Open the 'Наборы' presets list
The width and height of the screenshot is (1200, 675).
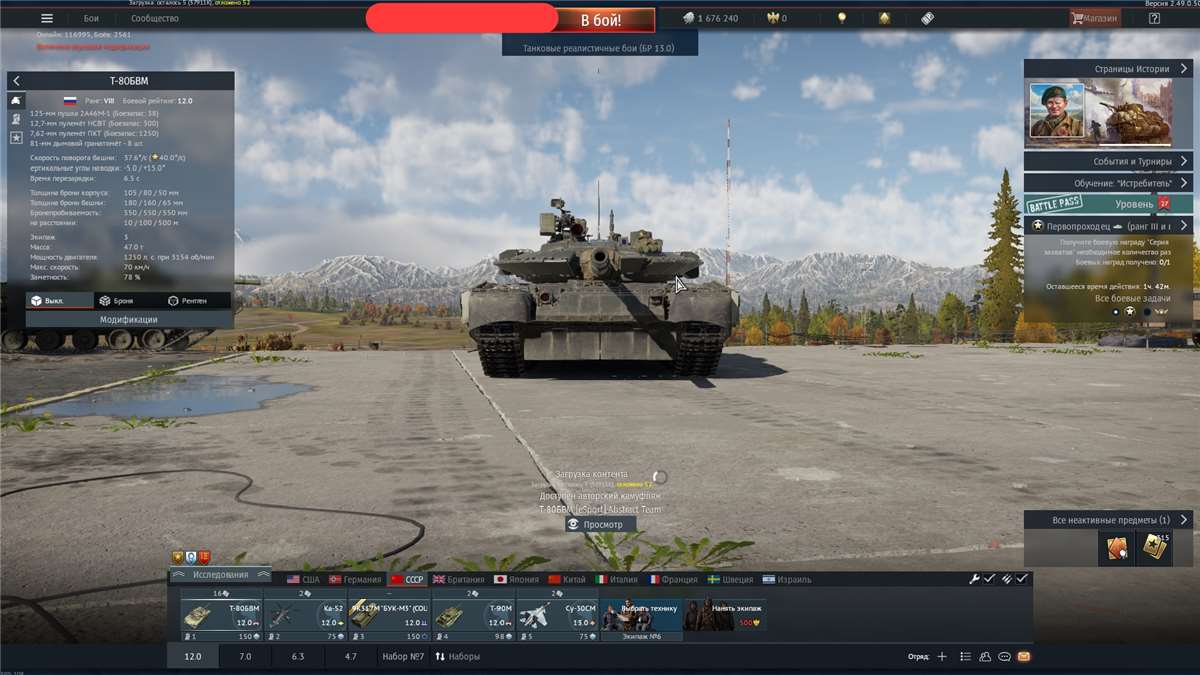coord(457,657)
